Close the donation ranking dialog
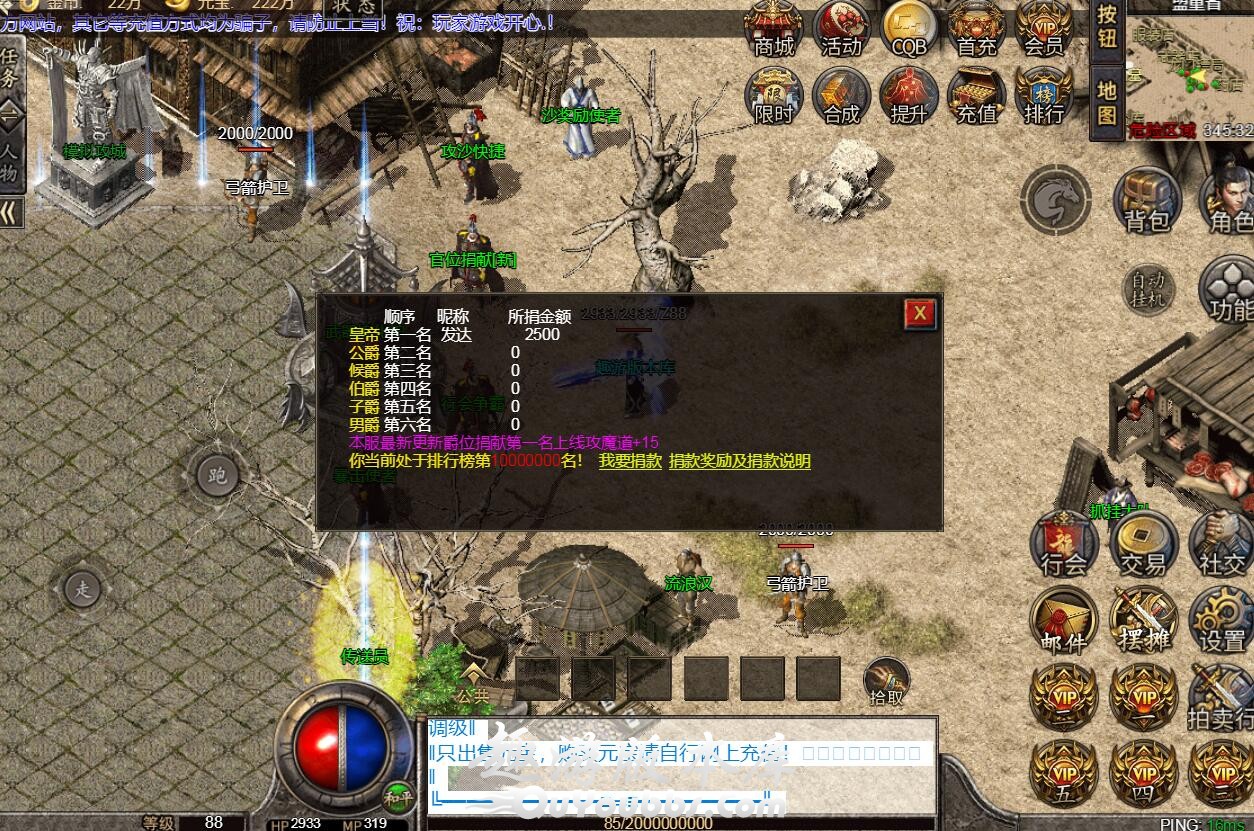This screenshot has width=1254, height=831. [919, 314]
